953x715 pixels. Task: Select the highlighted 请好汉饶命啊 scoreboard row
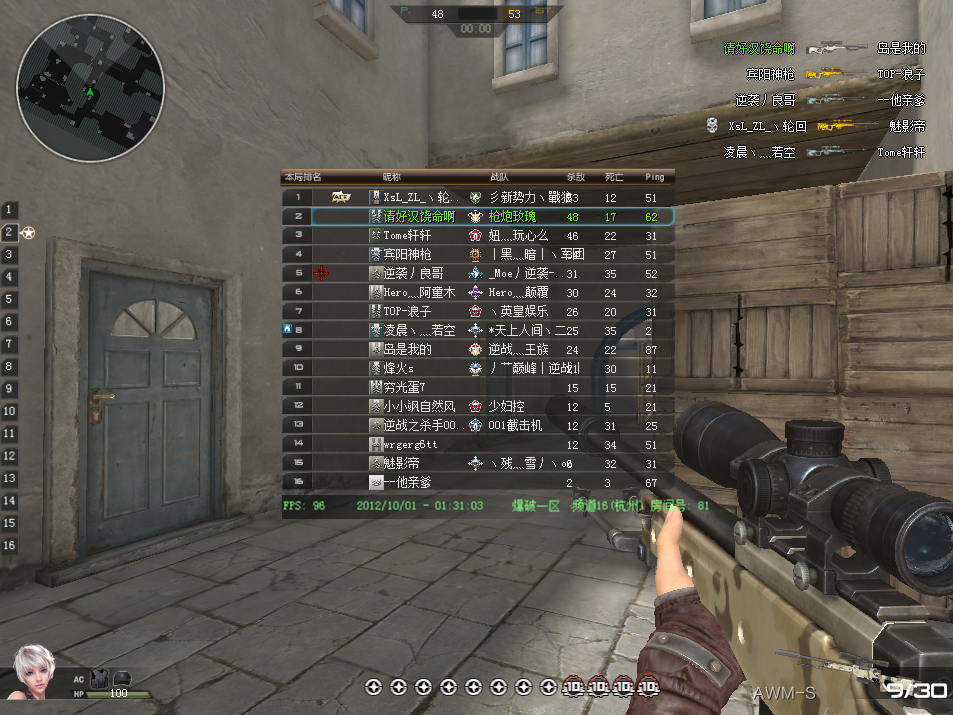pyautogui.click(x=419, y=216)
